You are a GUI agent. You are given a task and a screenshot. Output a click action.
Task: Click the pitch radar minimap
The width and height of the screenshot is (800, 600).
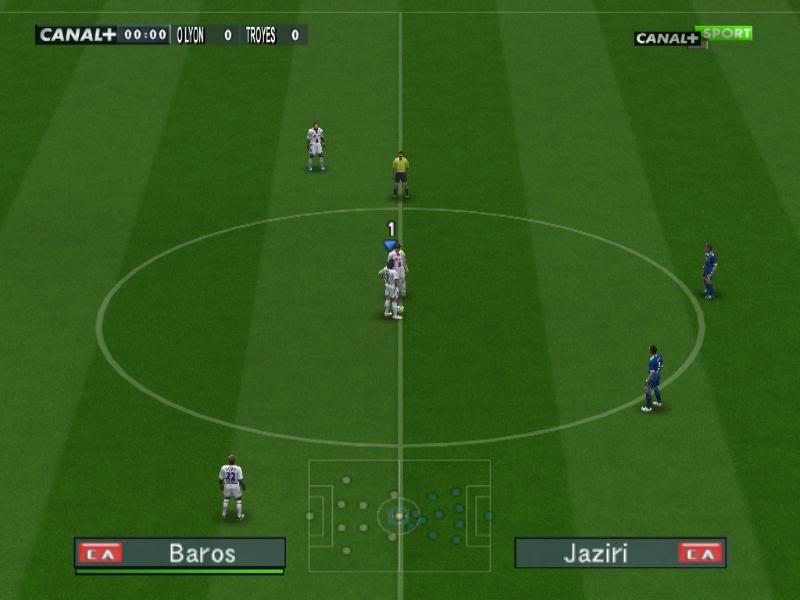pyautogui.click(x=399, y=515)
